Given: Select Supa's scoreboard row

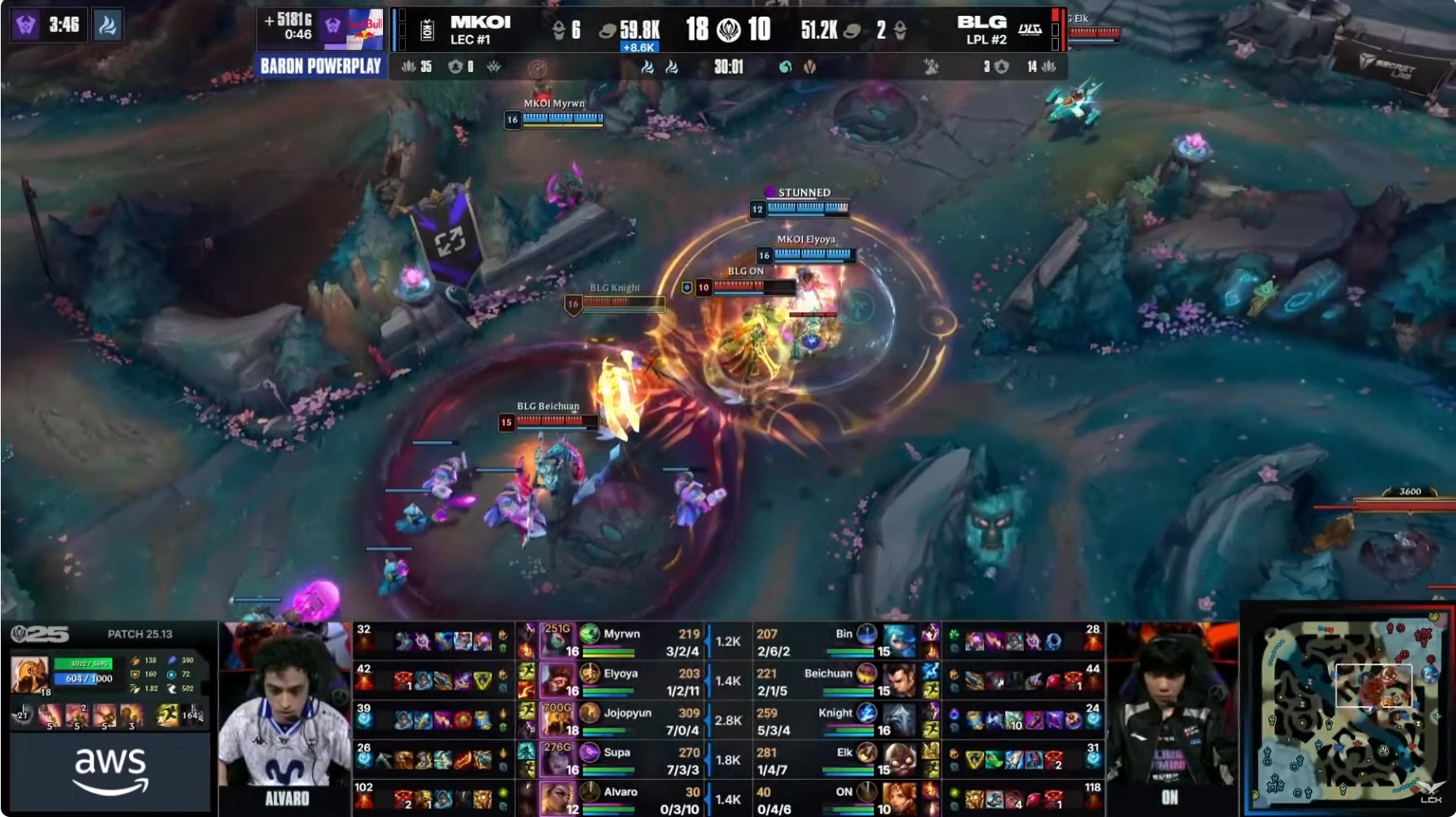Looking at the screenshot, I should point(622,760).
